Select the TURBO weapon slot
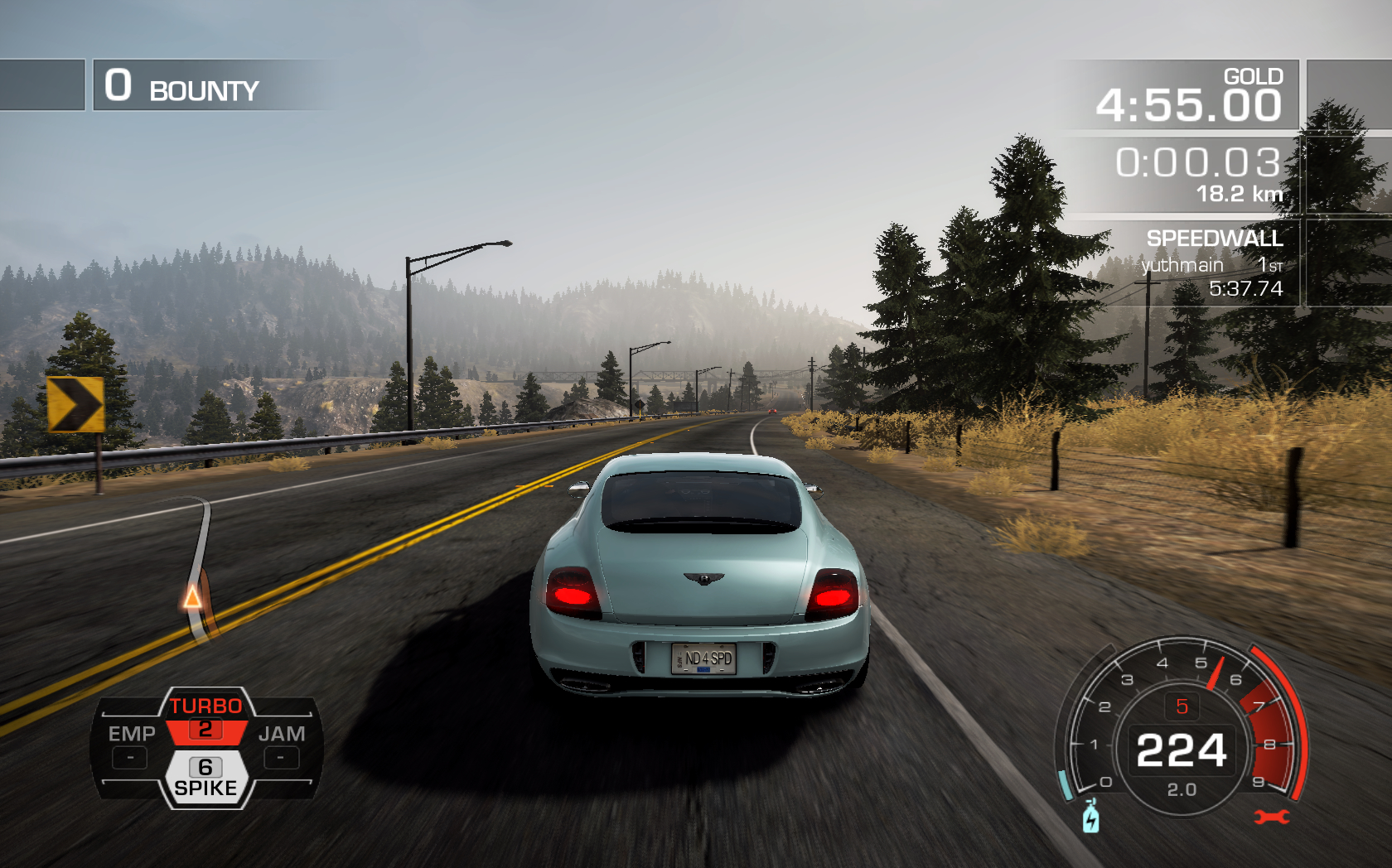Viewport: 1392px width, 868px height. pyautogui.click(x=205, y=717)
